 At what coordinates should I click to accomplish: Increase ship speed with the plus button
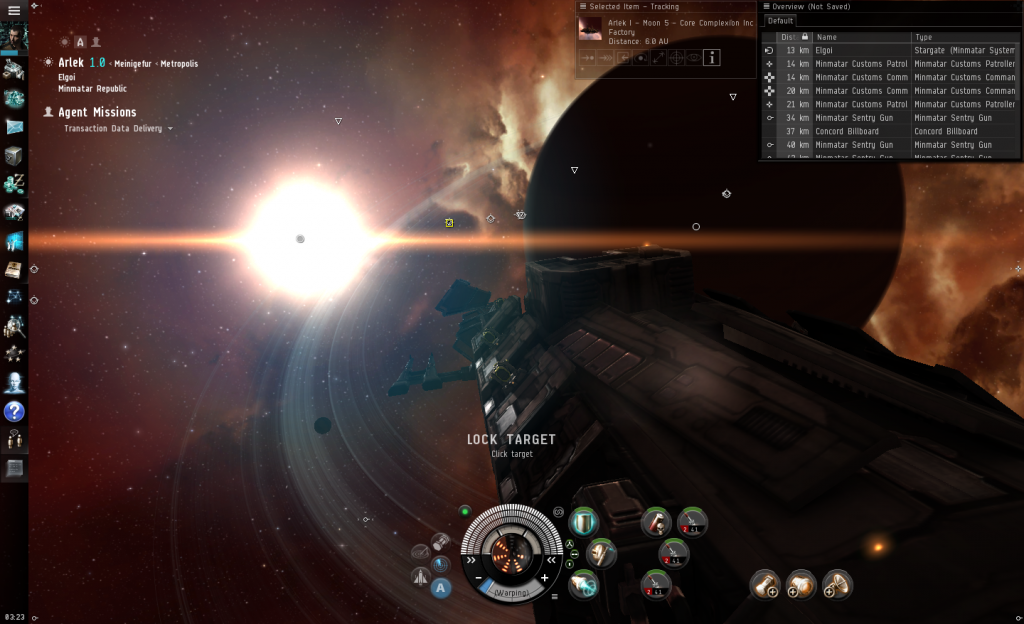coord(544,578)
